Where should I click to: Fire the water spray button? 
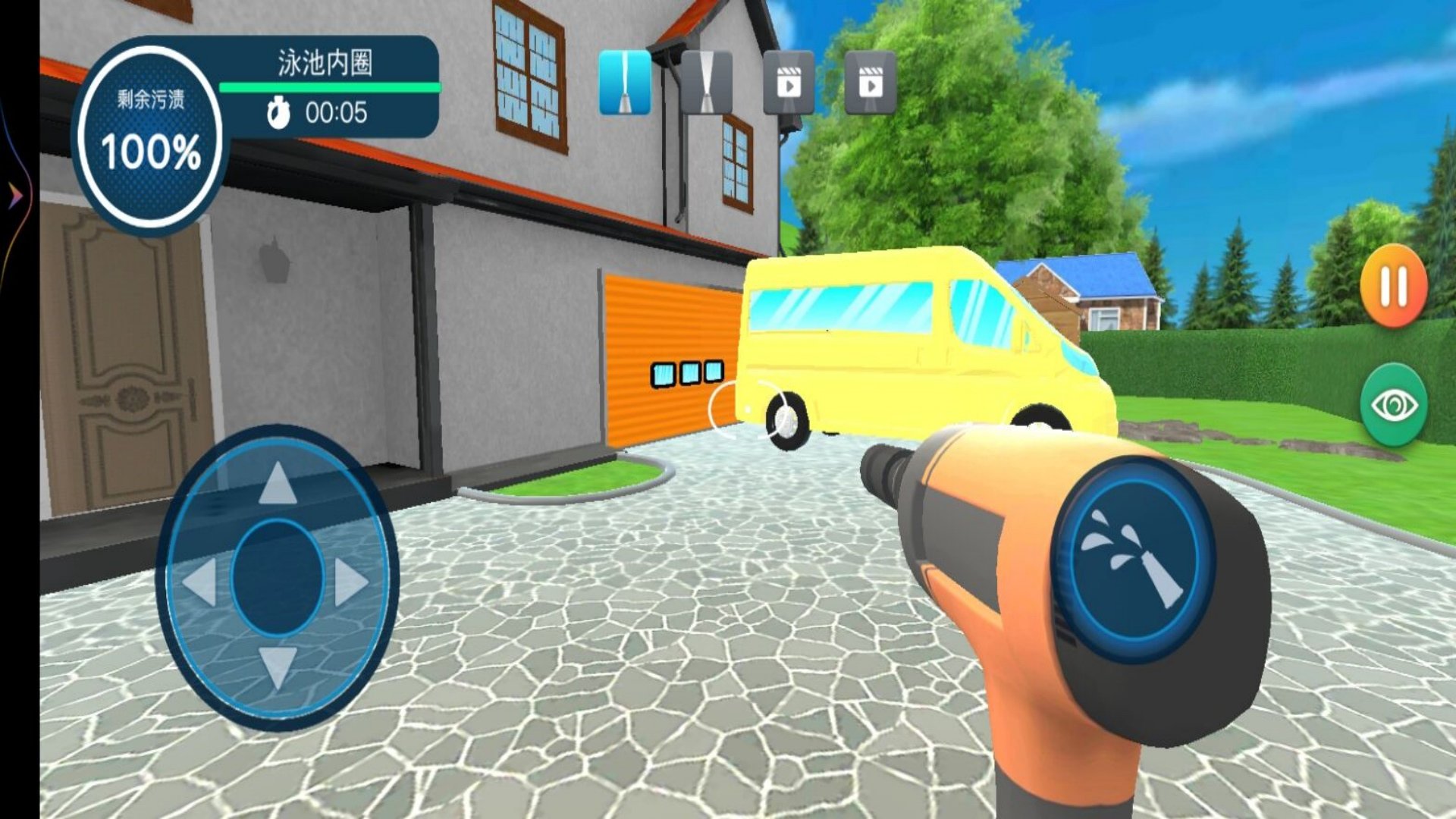click(x=1134, y=560)
